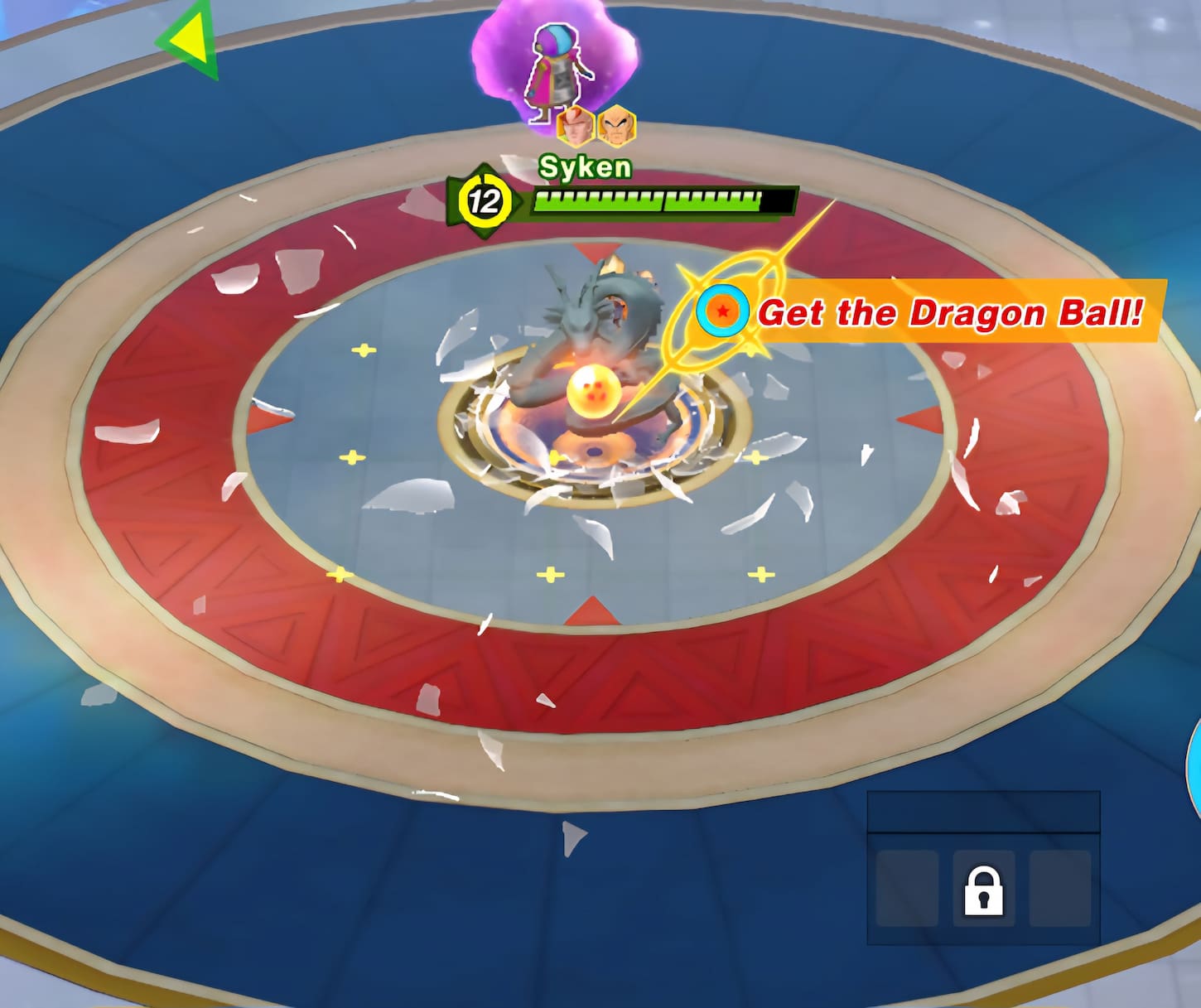Select the red-haired character portrait icon
Screen dimensions: 1201x1008
tap(575, 126)
